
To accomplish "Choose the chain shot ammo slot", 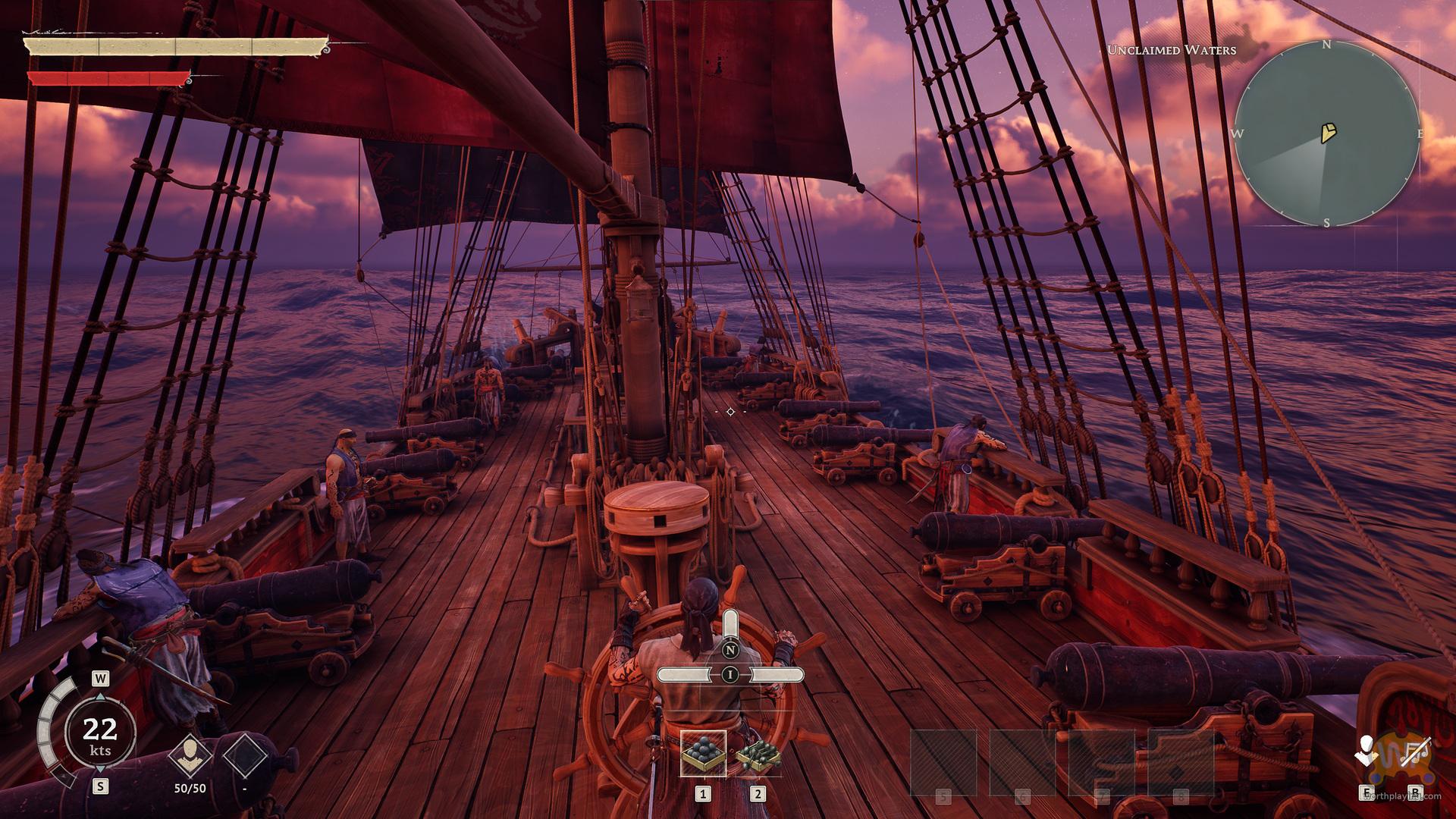I will coord(758,753).
